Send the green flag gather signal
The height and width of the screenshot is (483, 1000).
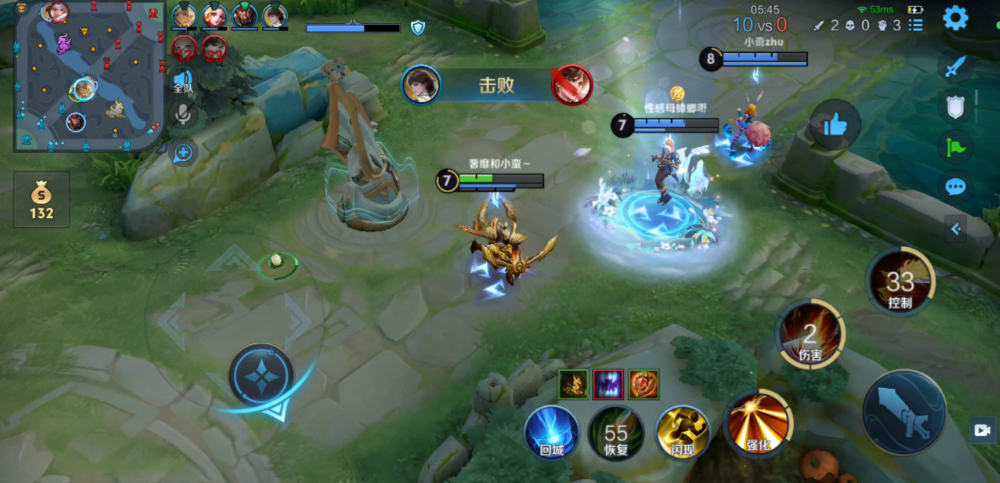coord(955,146)
